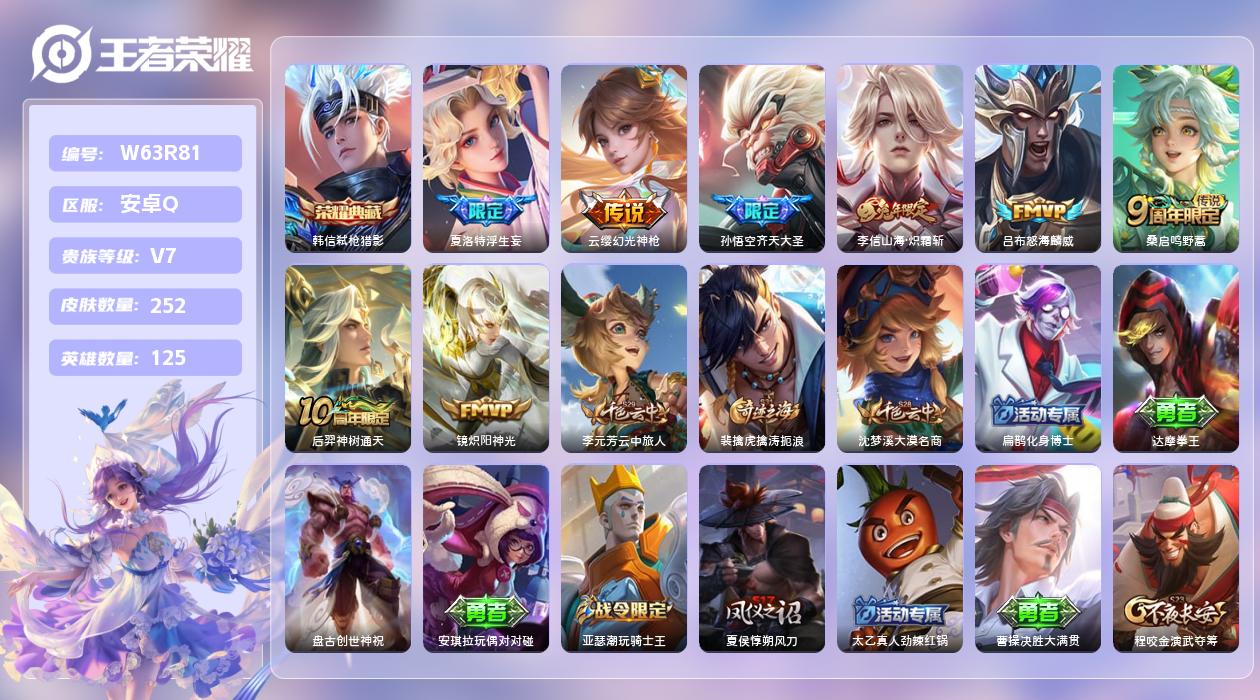Select the 韩信弑枪猎影 skin card

click(x=348, y=158)
